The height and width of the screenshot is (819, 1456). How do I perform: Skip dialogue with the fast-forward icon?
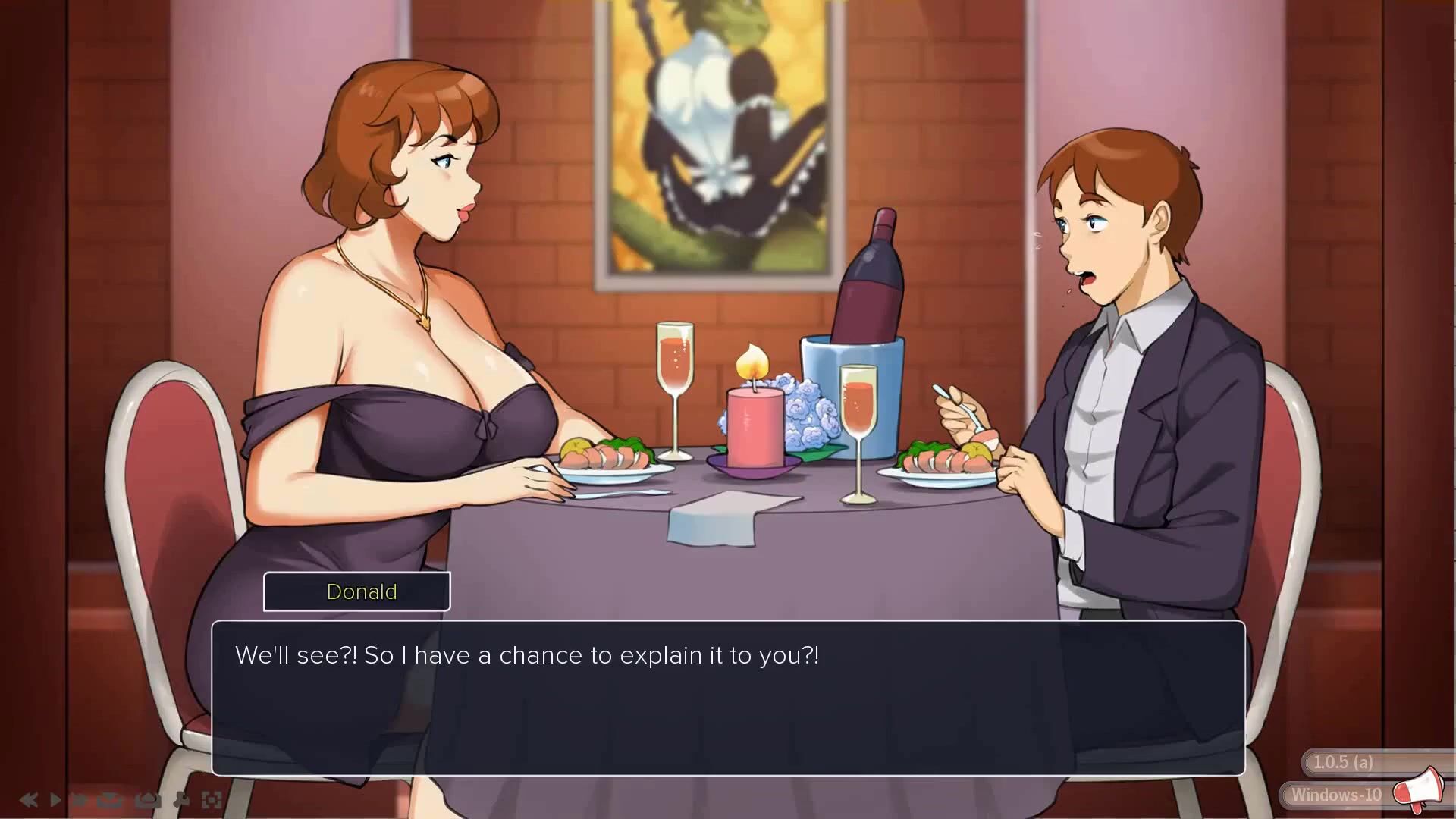pyautogui.click(x=79, y=799)
